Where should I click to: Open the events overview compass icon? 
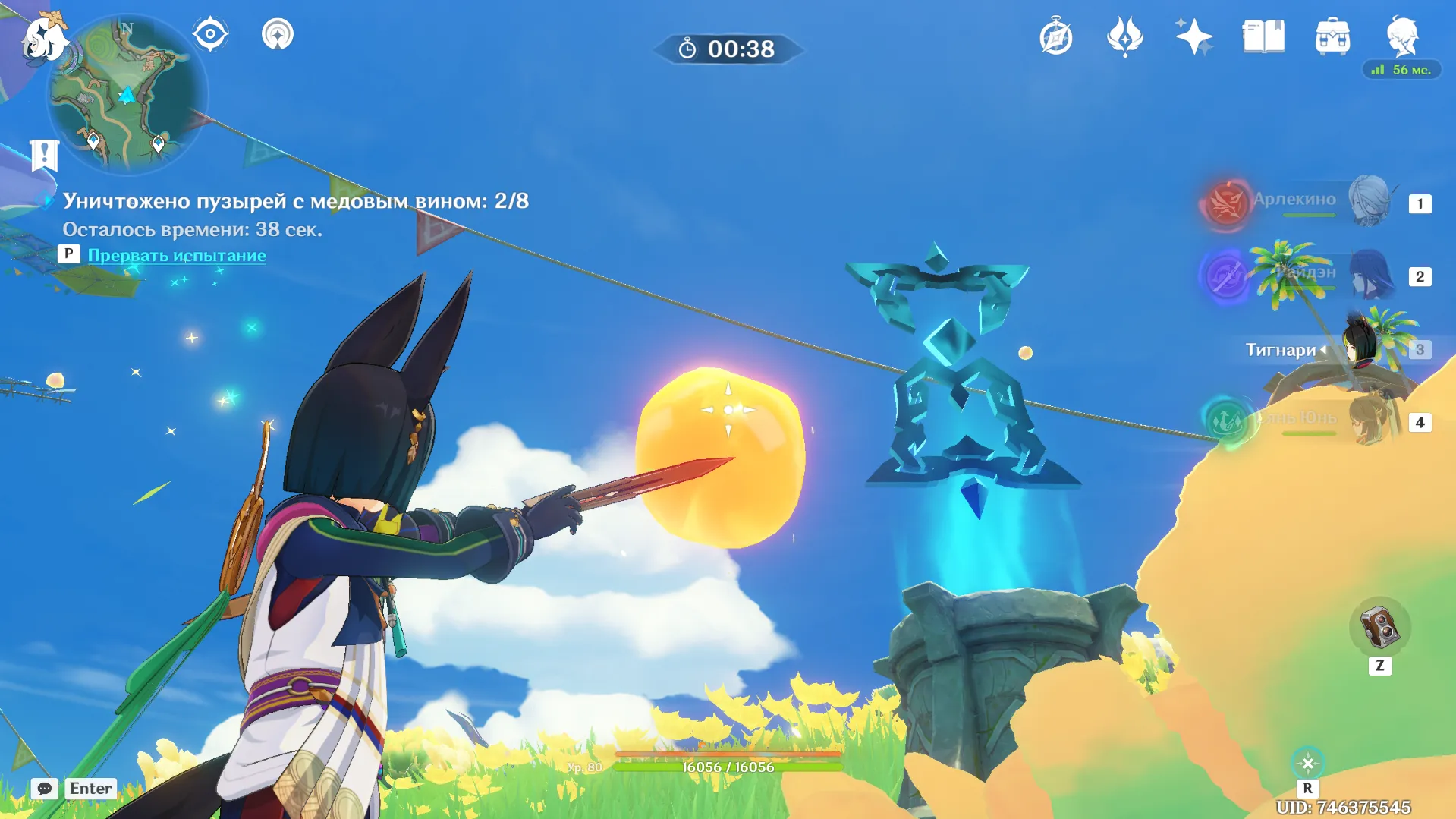[1055, 35]
